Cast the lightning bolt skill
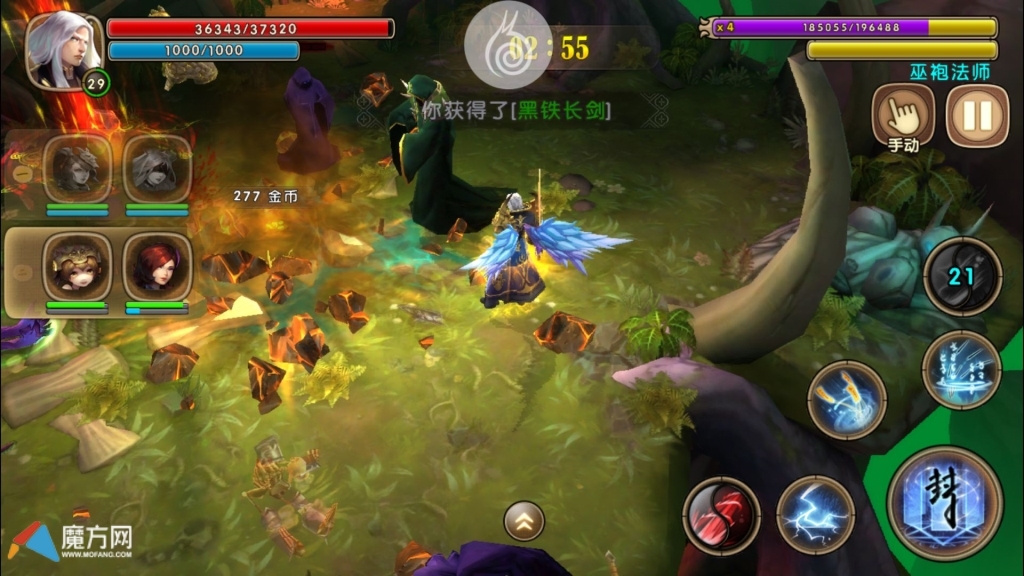The width and height of the screenshot is (1024, 576). coord(815,515)
